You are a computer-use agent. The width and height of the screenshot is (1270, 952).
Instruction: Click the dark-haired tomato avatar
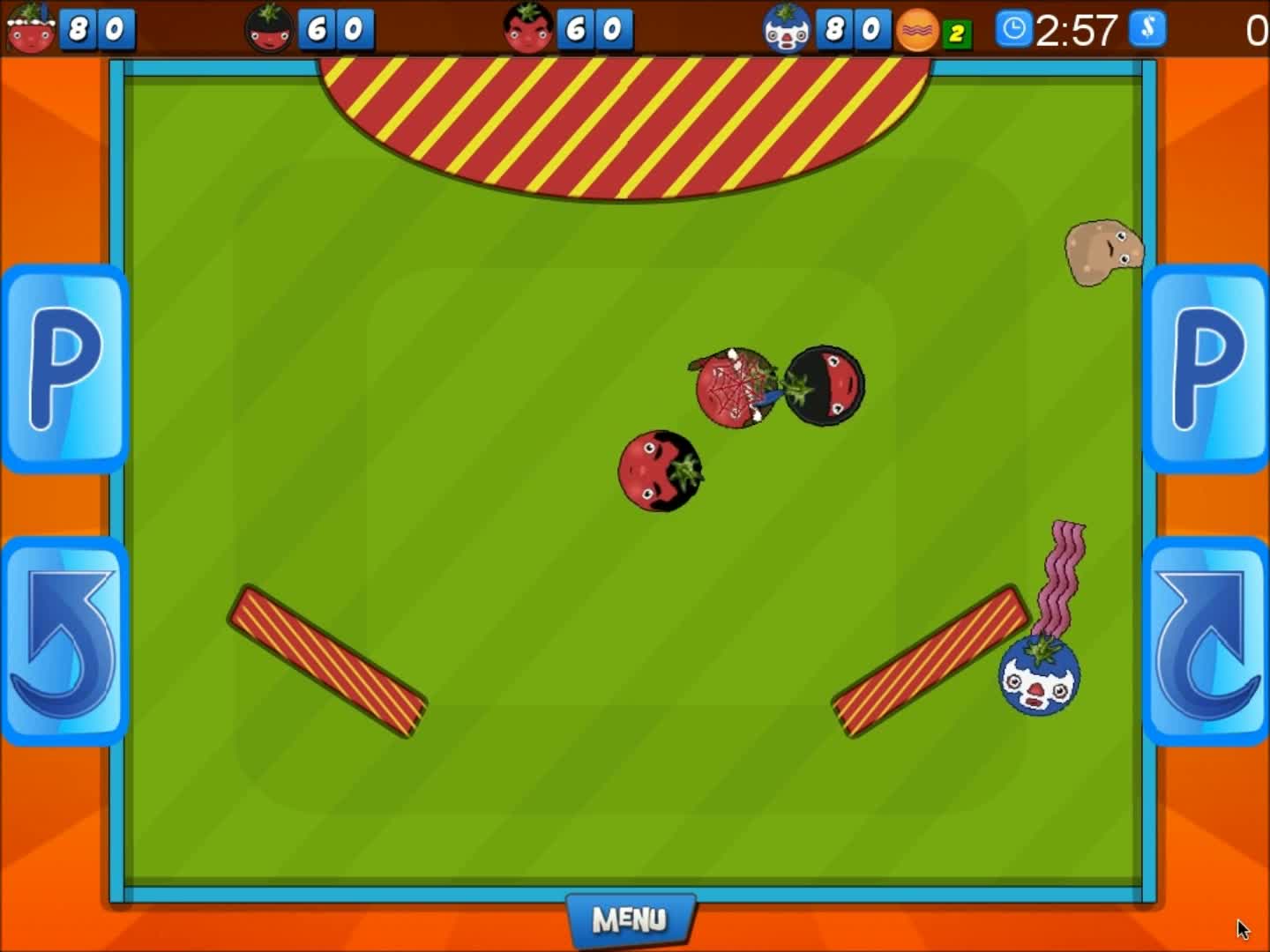269,29
